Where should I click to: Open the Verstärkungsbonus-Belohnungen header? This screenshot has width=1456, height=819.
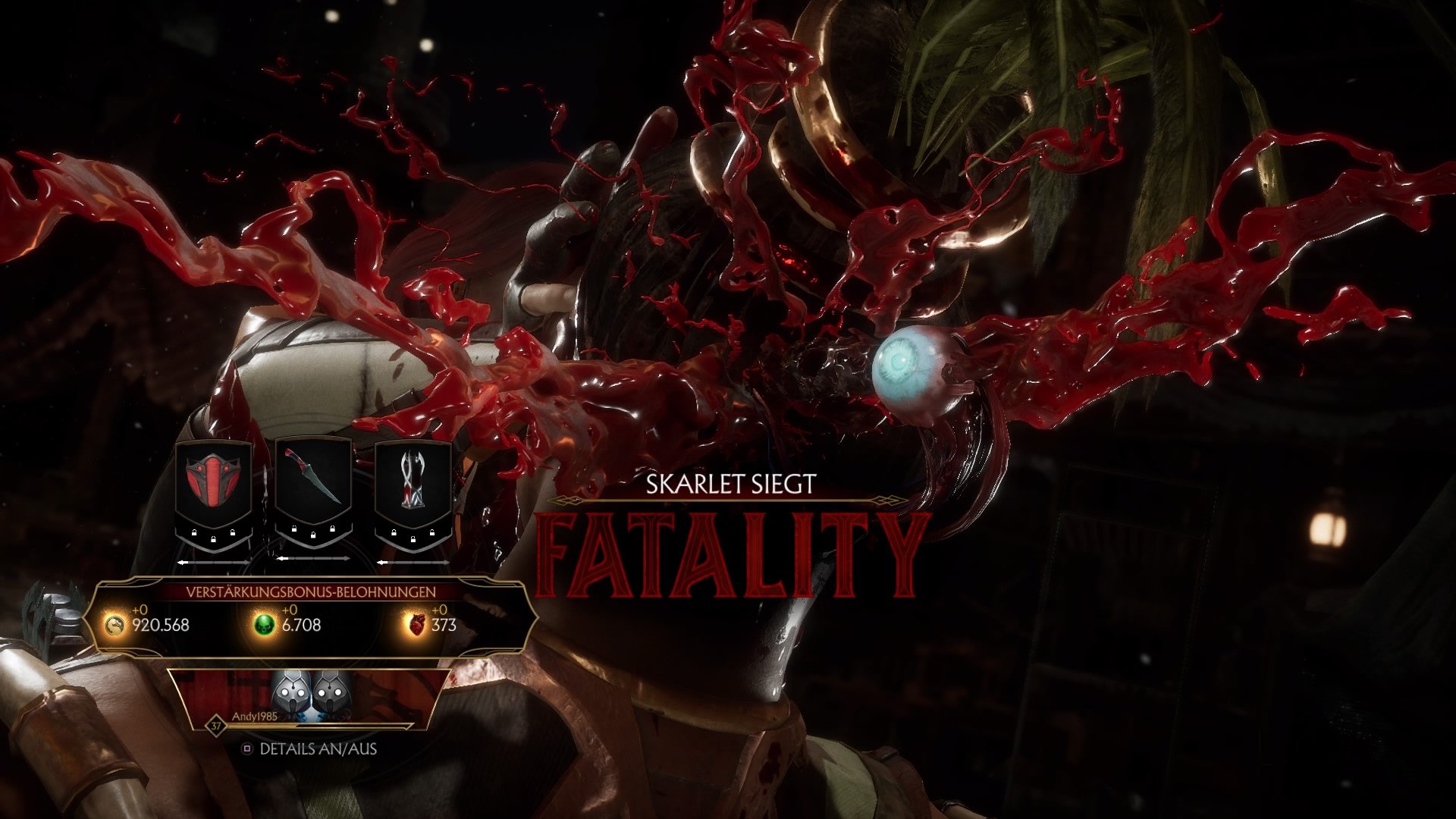point(310,590)
